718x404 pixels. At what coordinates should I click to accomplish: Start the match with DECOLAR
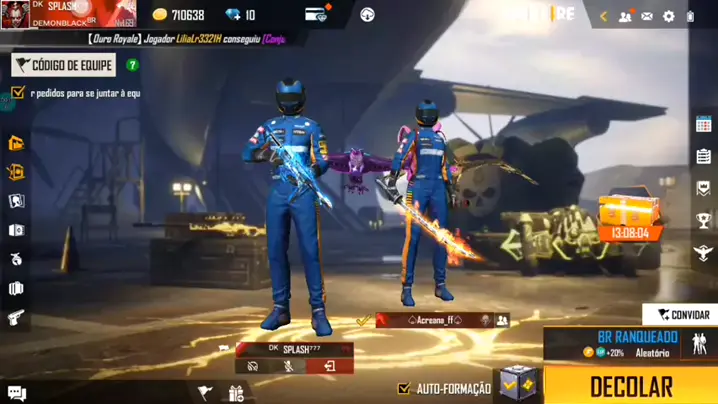pos(630,385)
